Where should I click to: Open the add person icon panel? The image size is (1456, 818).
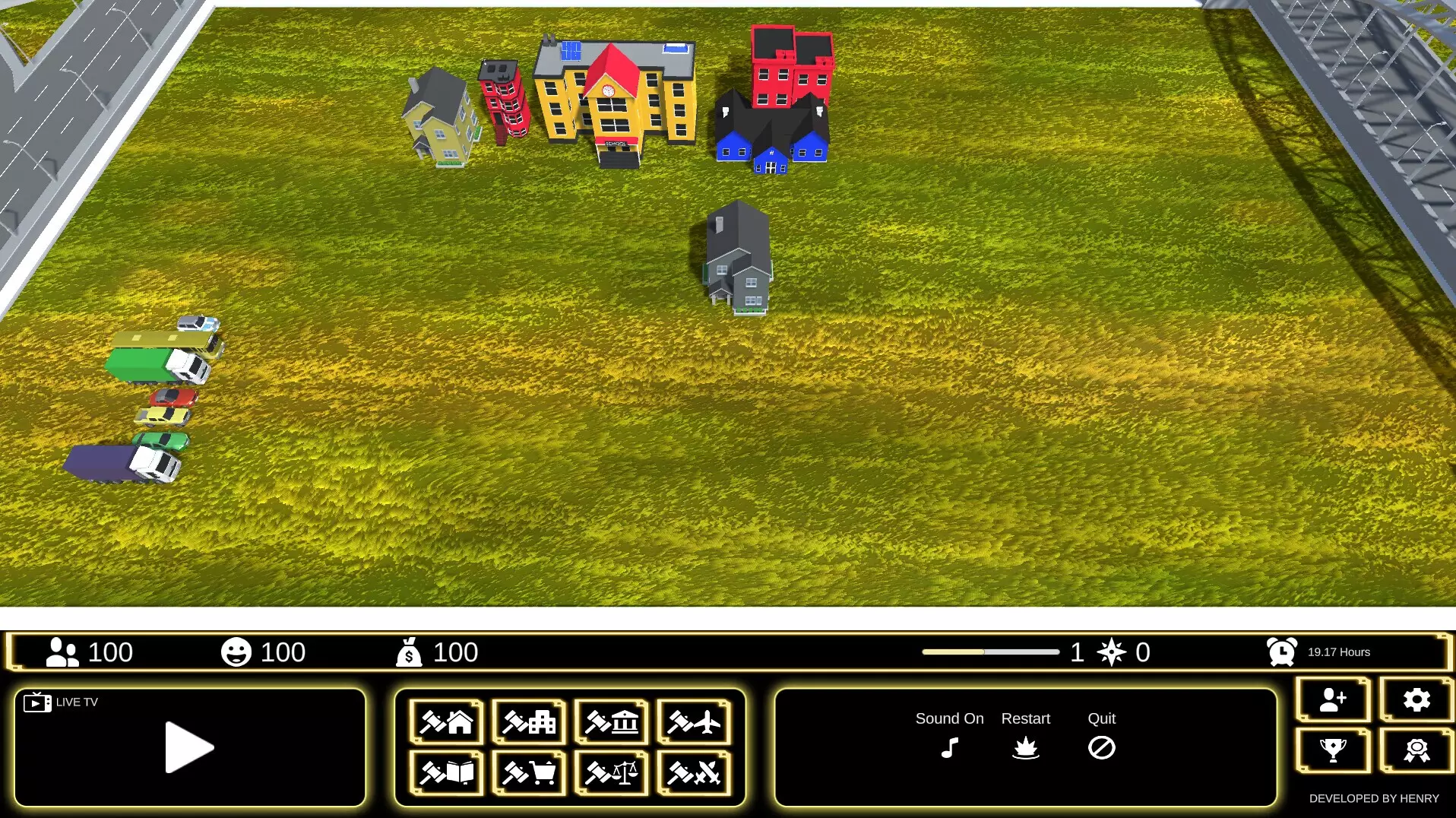pyautogui.click(x=1334, y=699)
